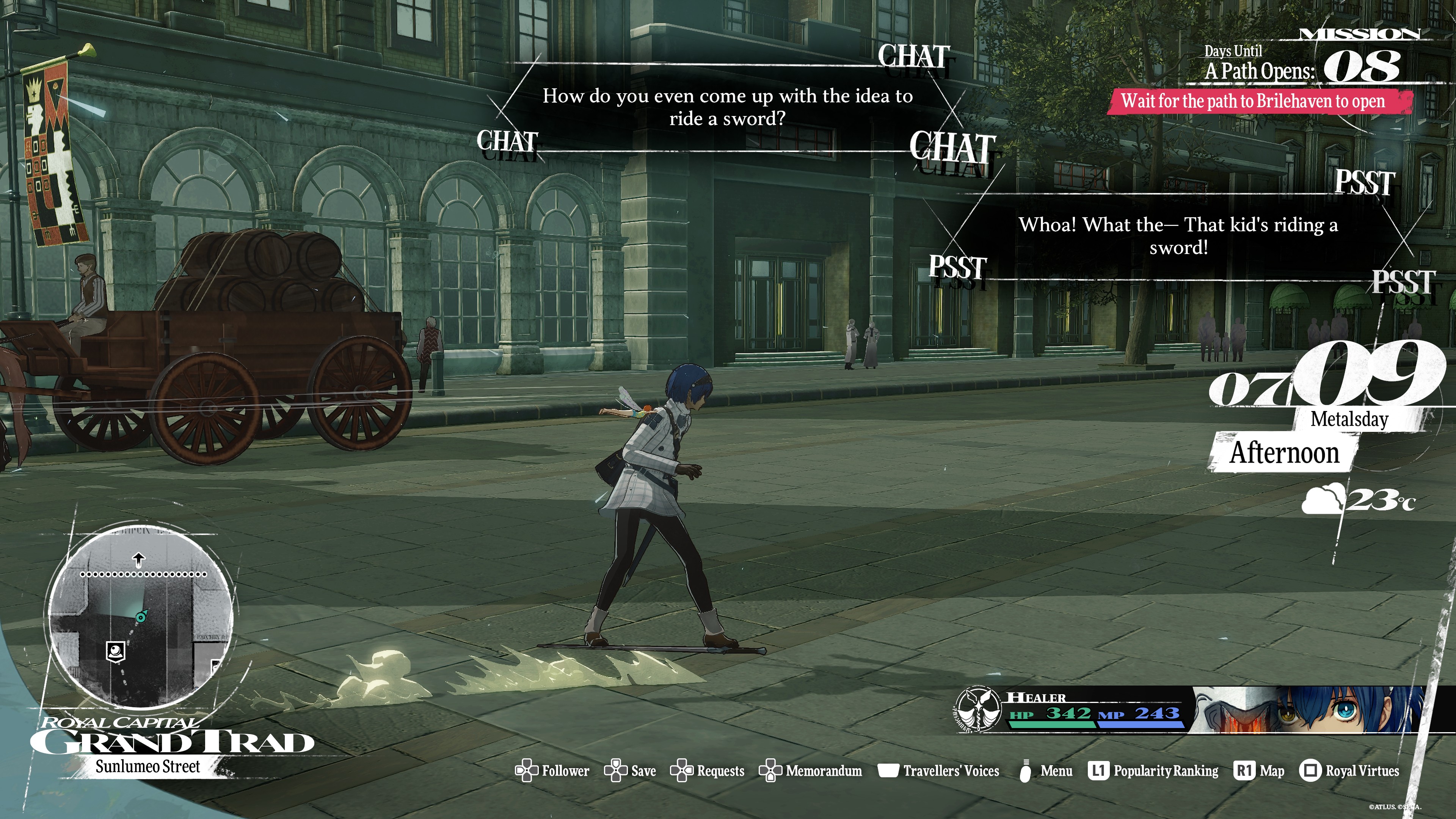Select the Save shortcut
1456x819 pixels.
pos(630,771)
